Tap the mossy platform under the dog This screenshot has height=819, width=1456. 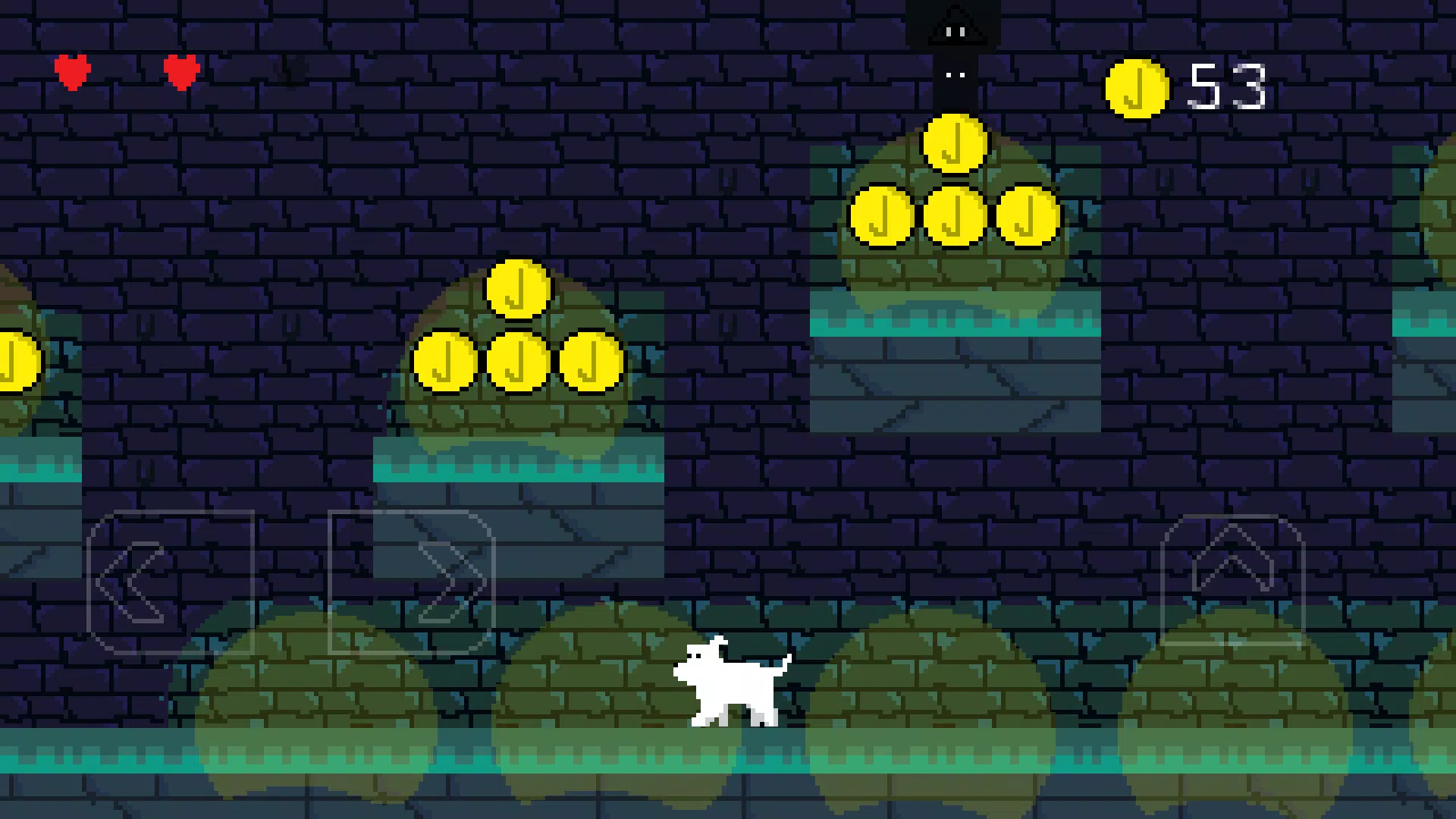728,766
